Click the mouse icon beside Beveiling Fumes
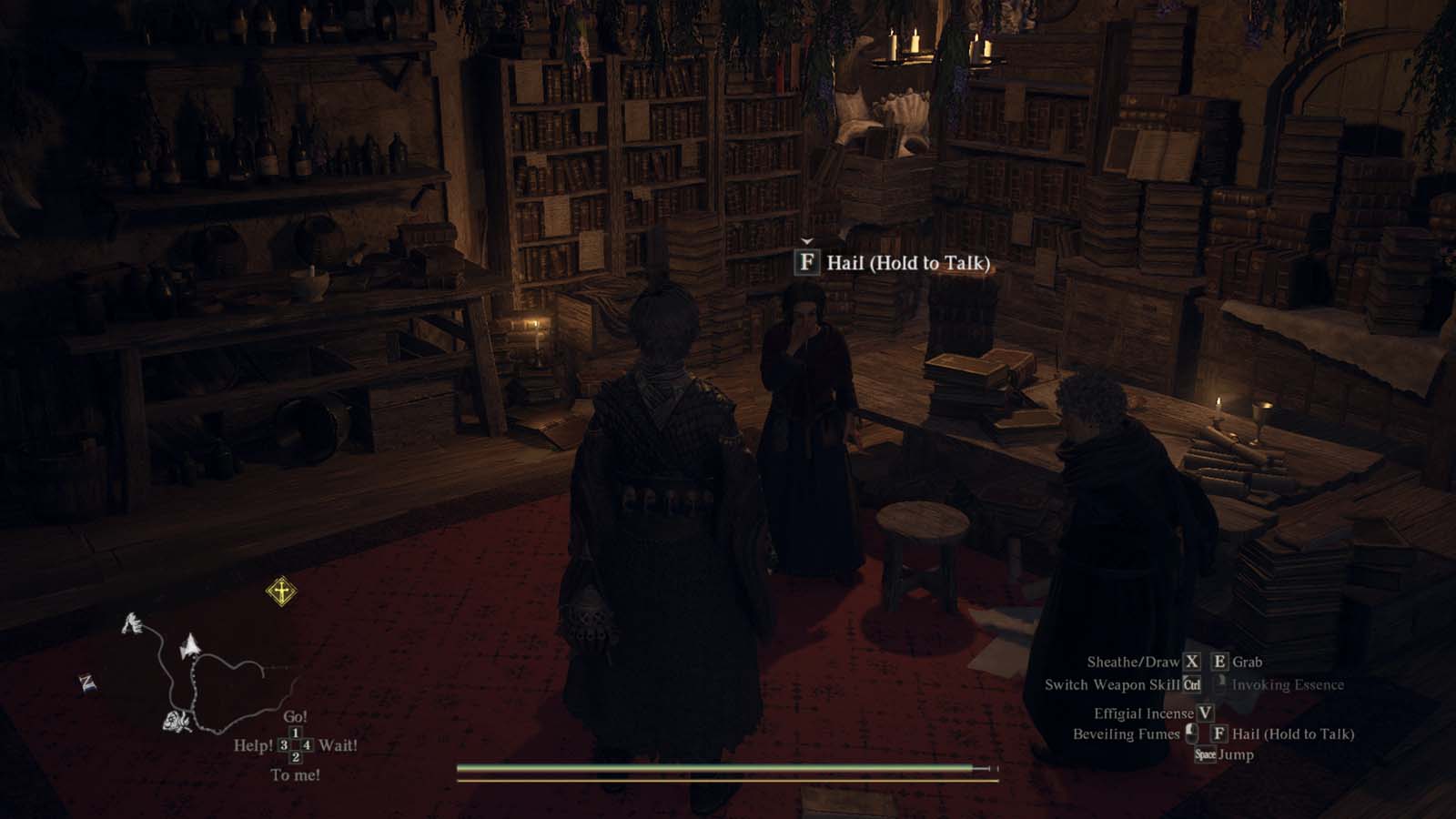 tap(1192, 734)
